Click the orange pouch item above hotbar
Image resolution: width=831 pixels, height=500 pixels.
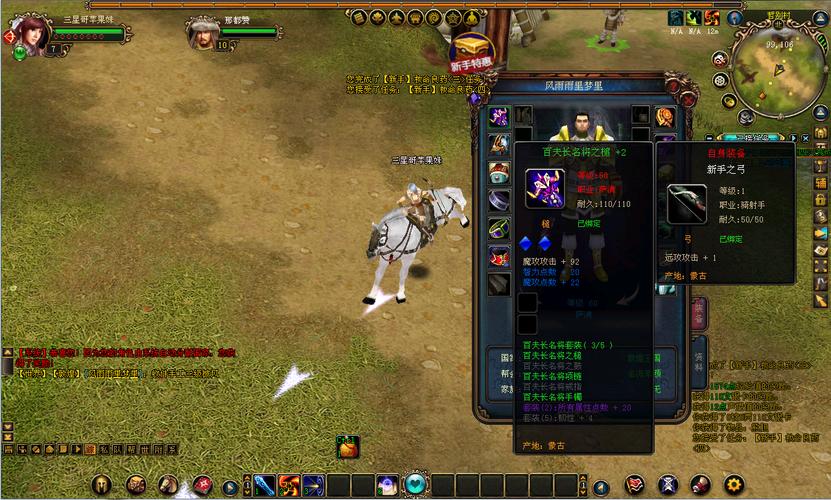coord(347,450)
